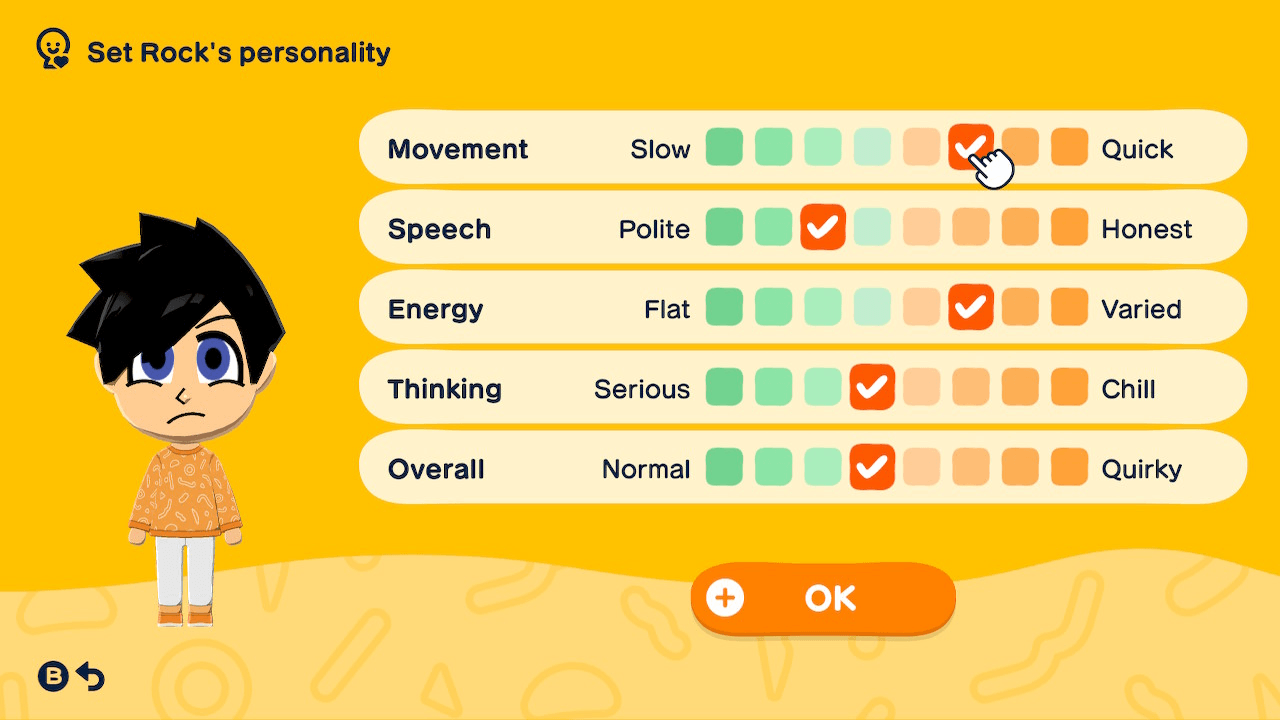Select the checked Movement segment
The image size is (1280, 720).
click(x=970, y=148)
